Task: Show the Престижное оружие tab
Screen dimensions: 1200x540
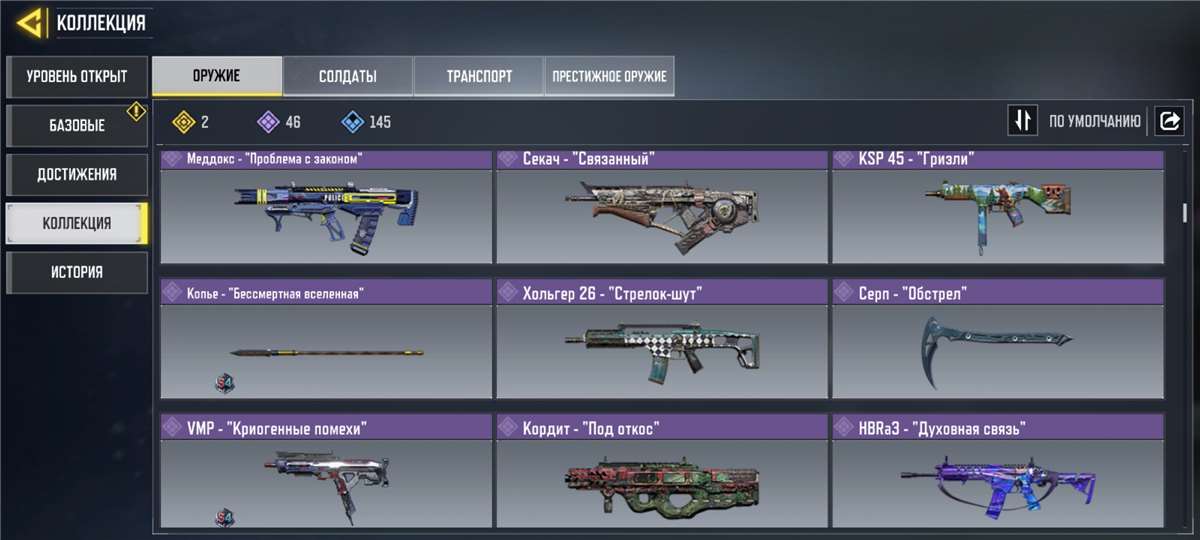Action: (609, 76)
